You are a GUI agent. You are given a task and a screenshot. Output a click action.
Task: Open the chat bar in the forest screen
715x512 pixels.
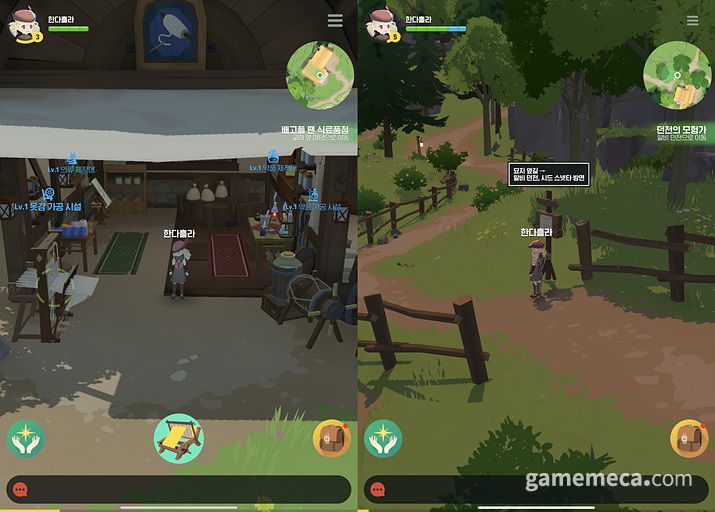(x=536, y=489)
